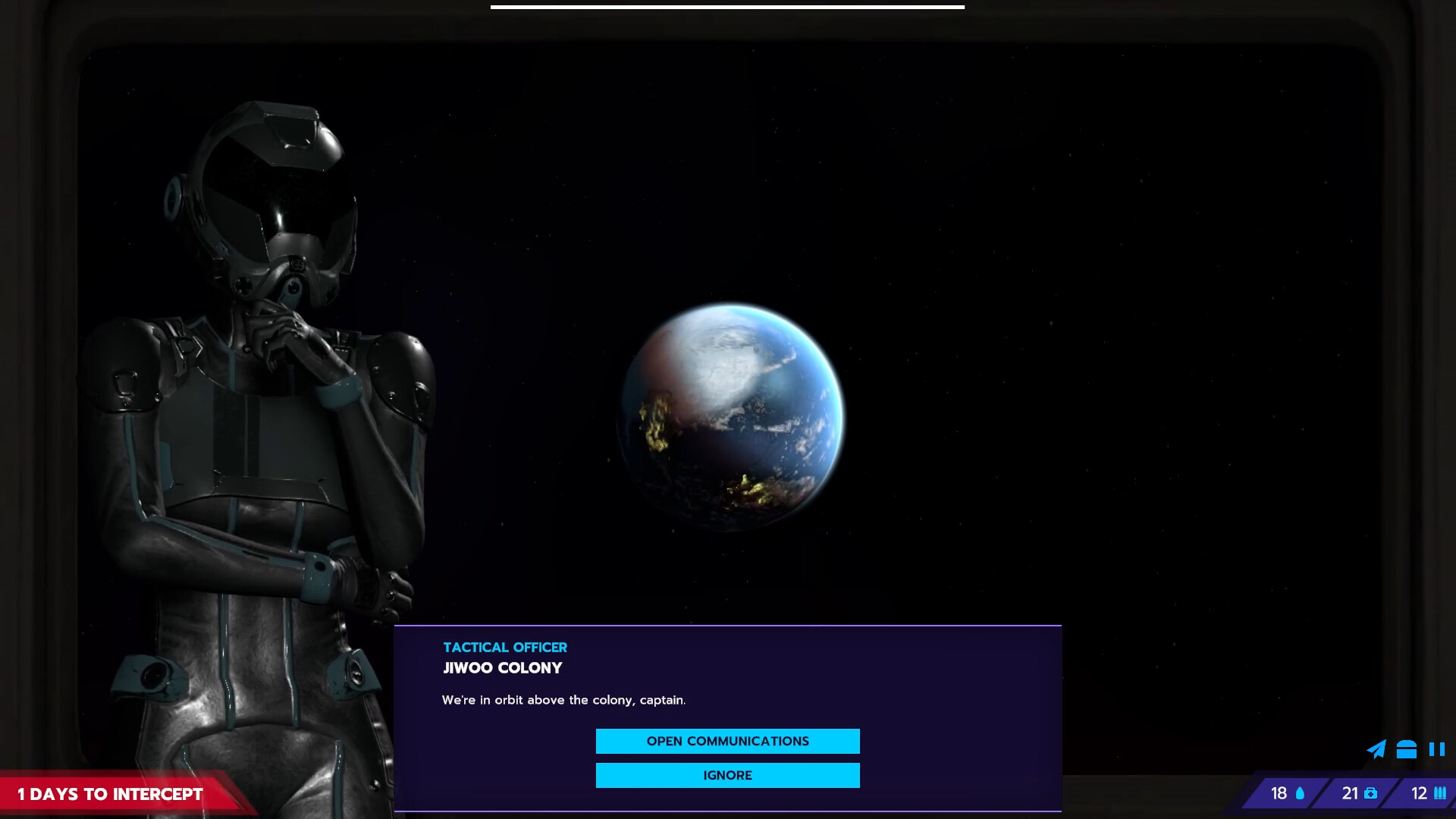Select the TACTICAL OFFICER speaker label
The width and height of the screenshot is (1456, 819).
click(504, 647)
